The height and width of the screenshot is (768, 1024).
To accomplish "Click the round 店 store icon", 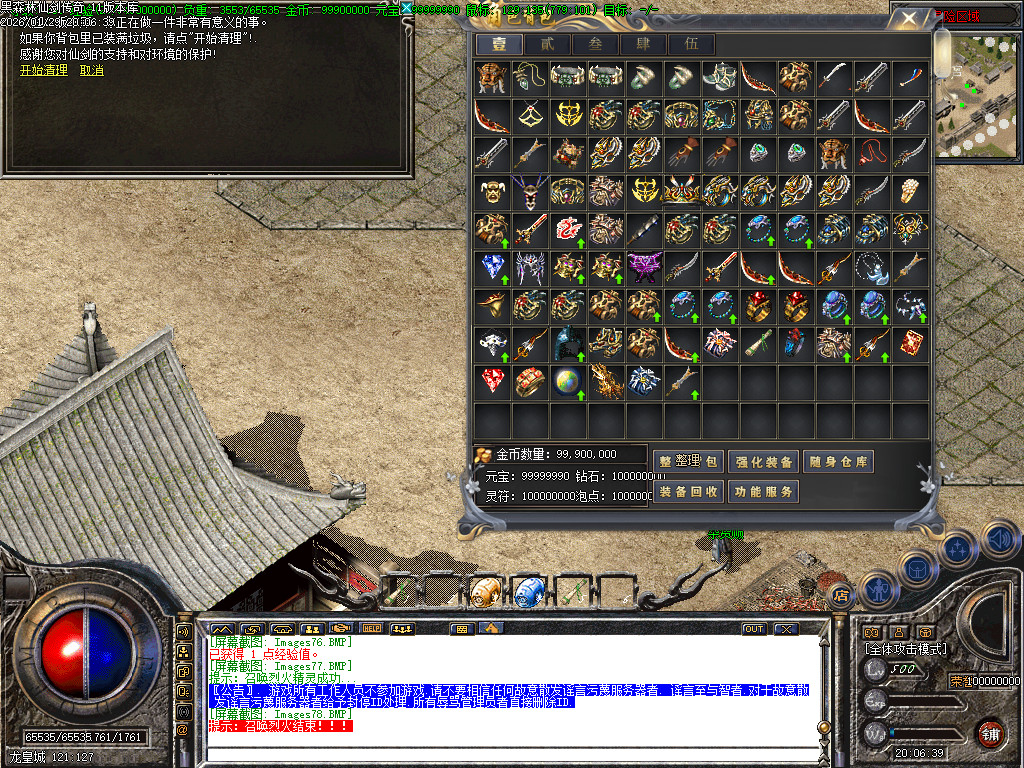I will pyautogui.click(x=840, y=592).
